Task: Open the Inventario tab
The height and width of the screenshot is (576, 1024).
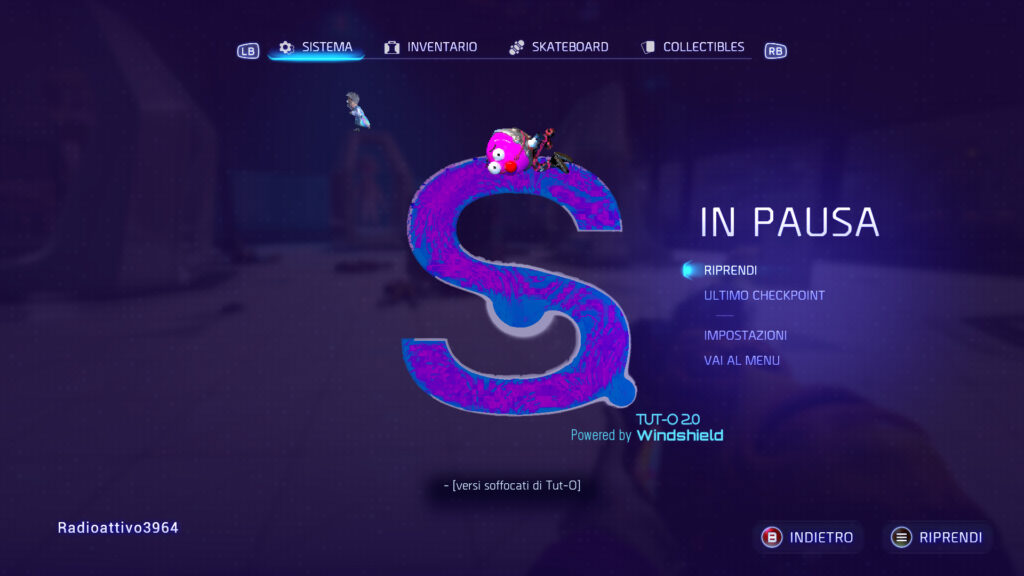Action: pos(431,47)
